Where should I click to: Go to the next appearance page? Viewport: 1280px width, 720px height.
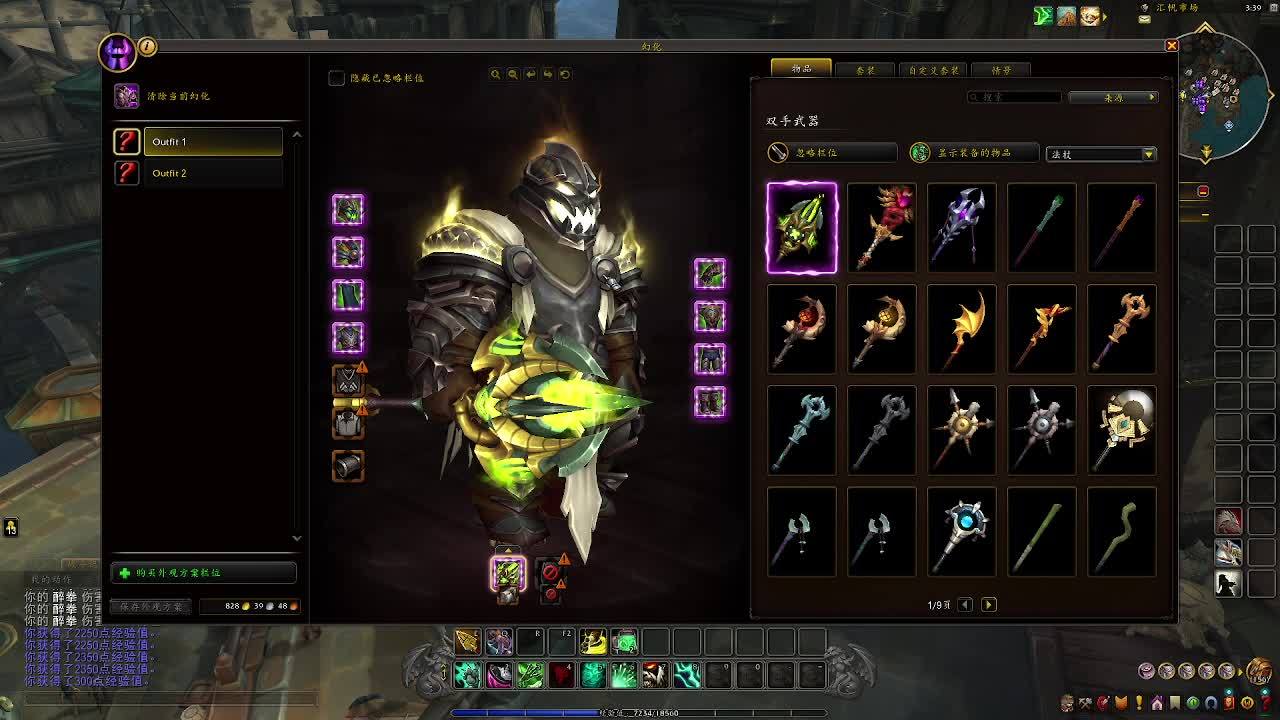[x=989, y=605]
